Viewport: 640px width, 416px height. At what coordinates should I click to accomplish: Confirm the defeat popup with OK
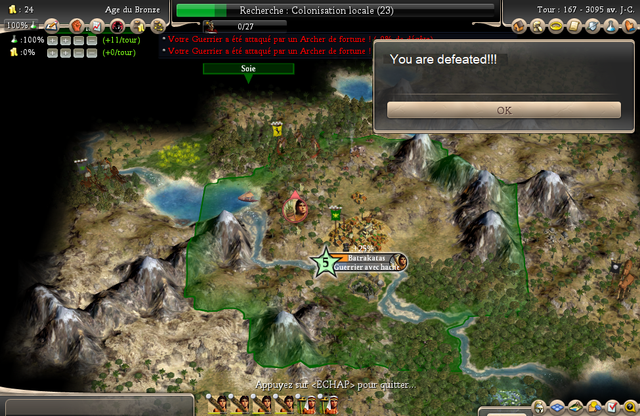(x=504, y=110)
